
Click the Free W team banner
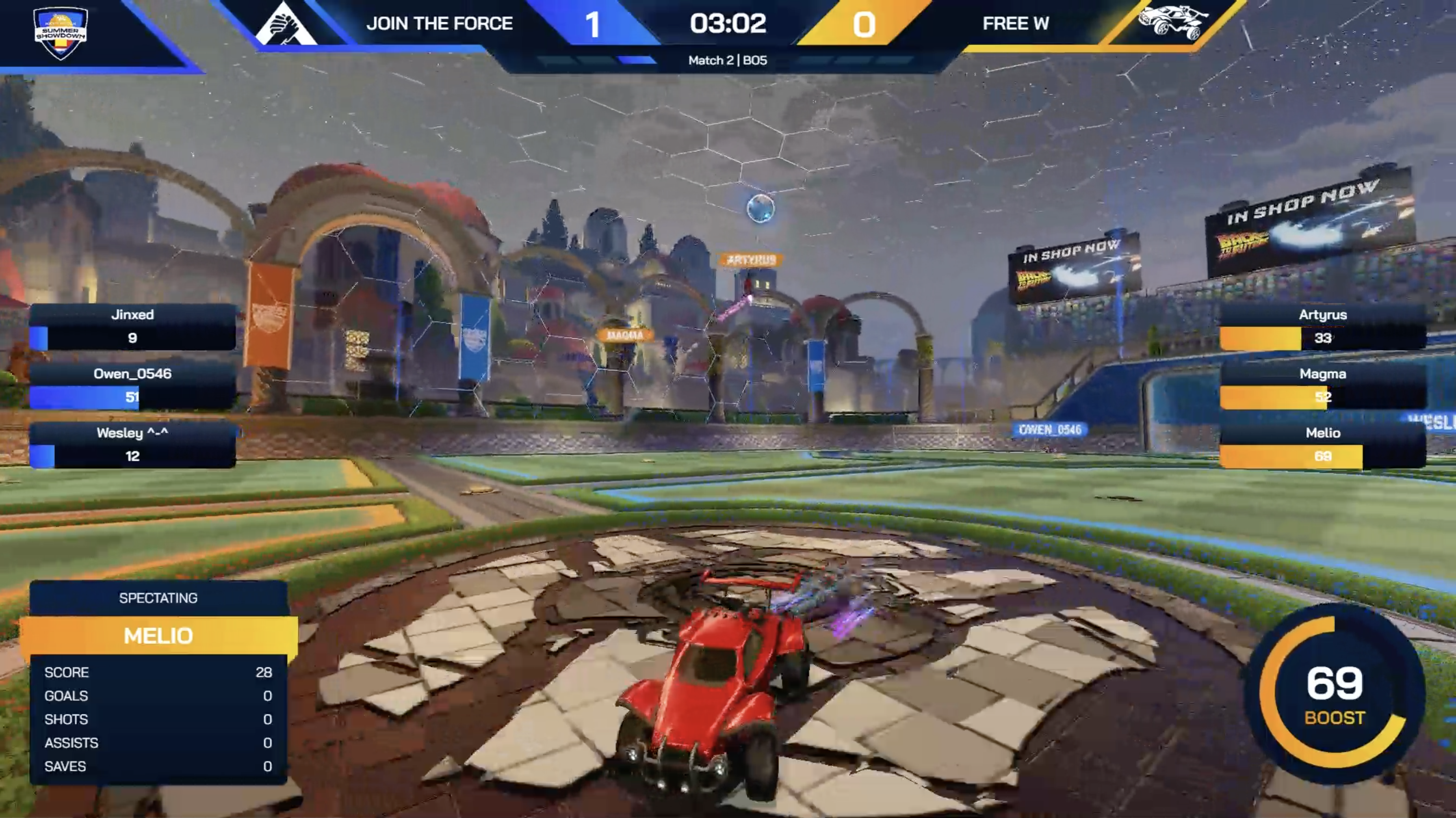(x=1015, y=24)
